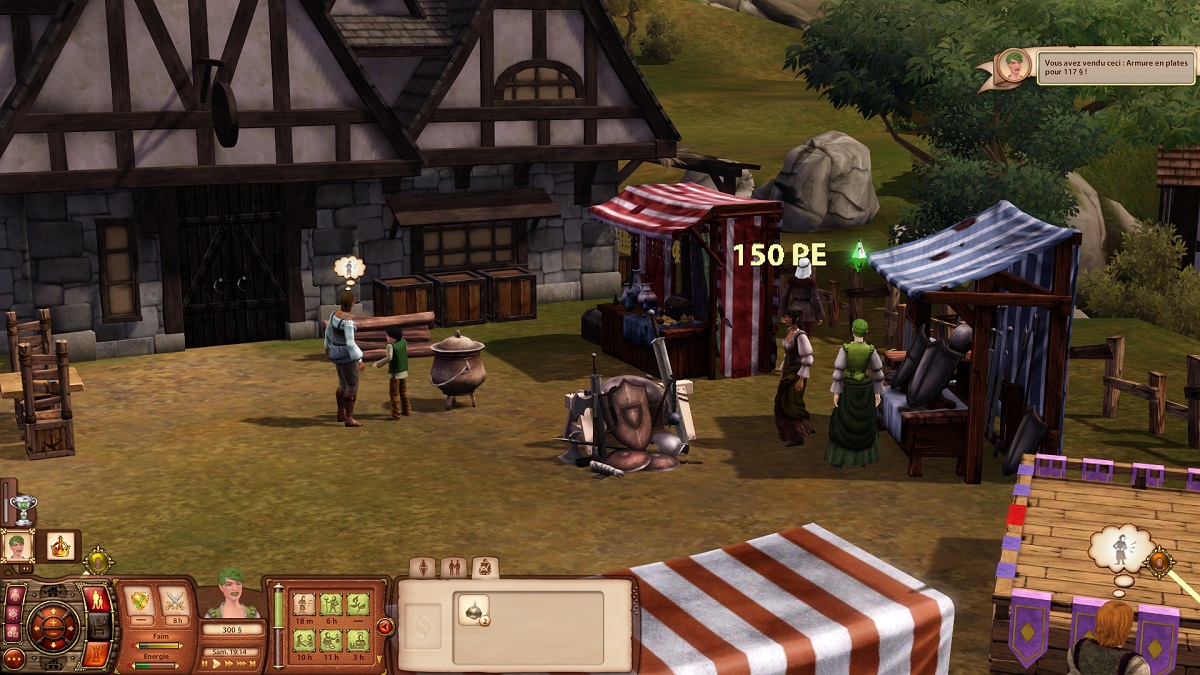
Task: Select the helmet item in the inventory
Action: pyautogui.click(x=473, y=610)
